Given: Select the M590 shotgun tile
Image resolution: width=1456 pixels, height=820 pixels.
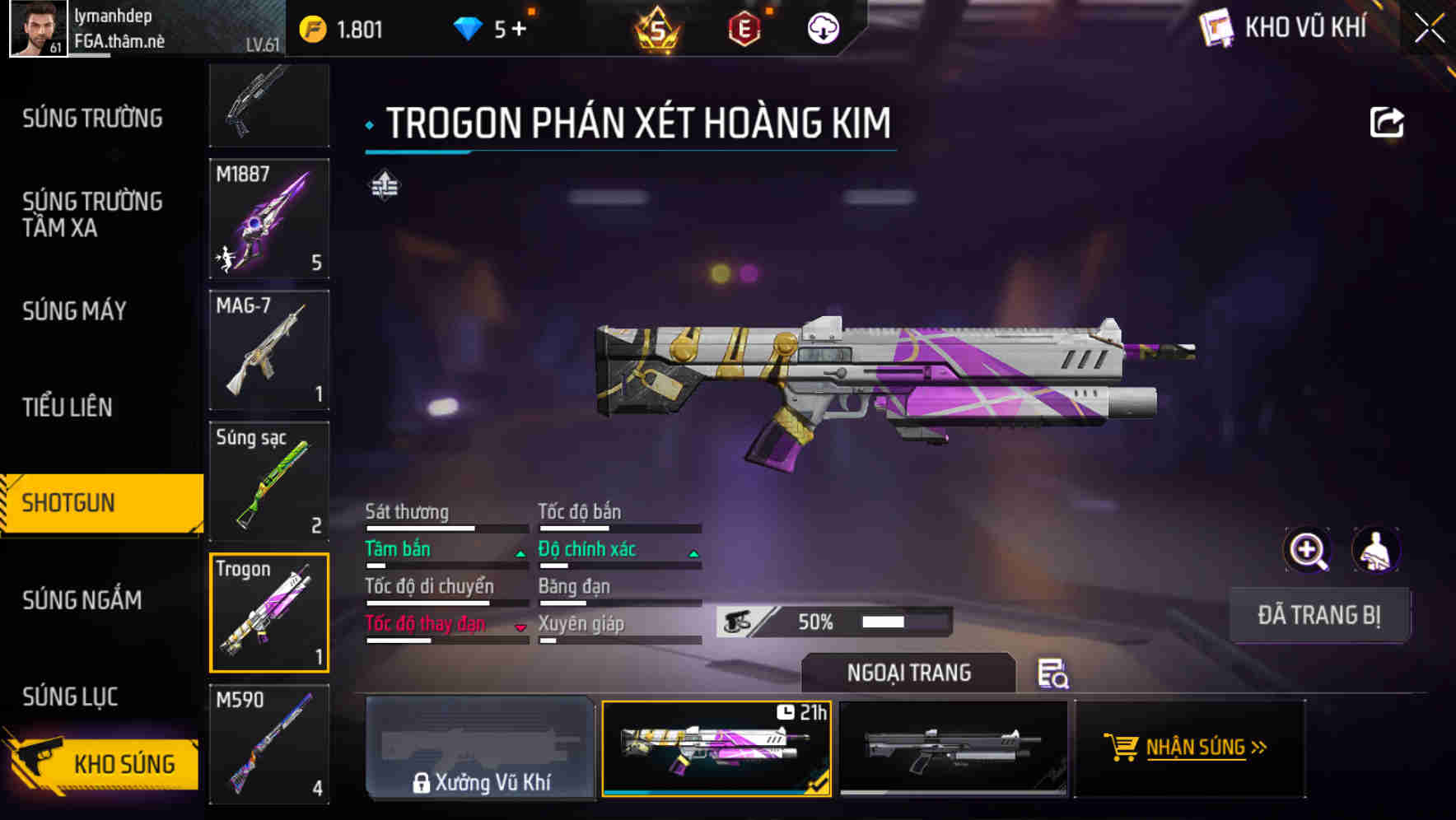Looking at the screenshot, I should [x=269, y=744].
